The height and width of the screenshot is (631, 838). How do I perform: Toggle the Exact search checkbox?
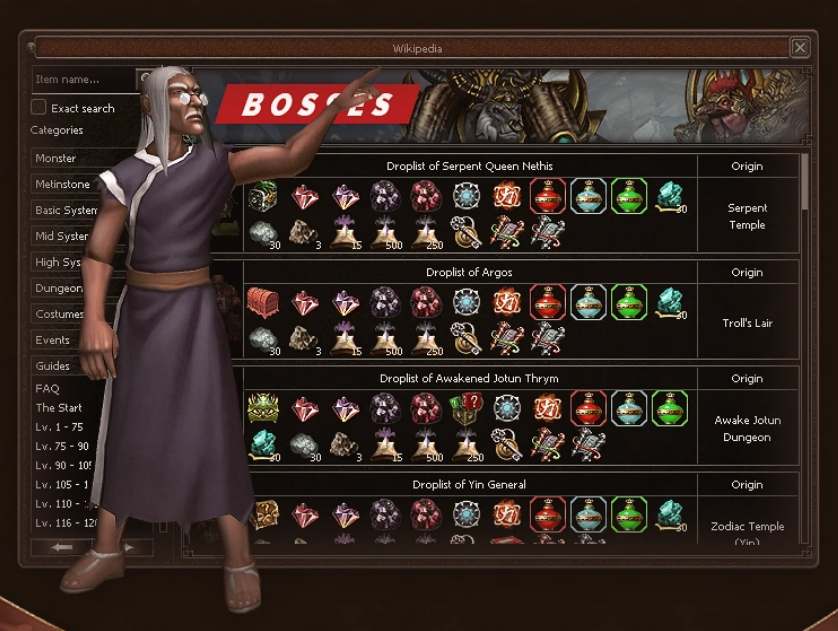click(39, 107)
